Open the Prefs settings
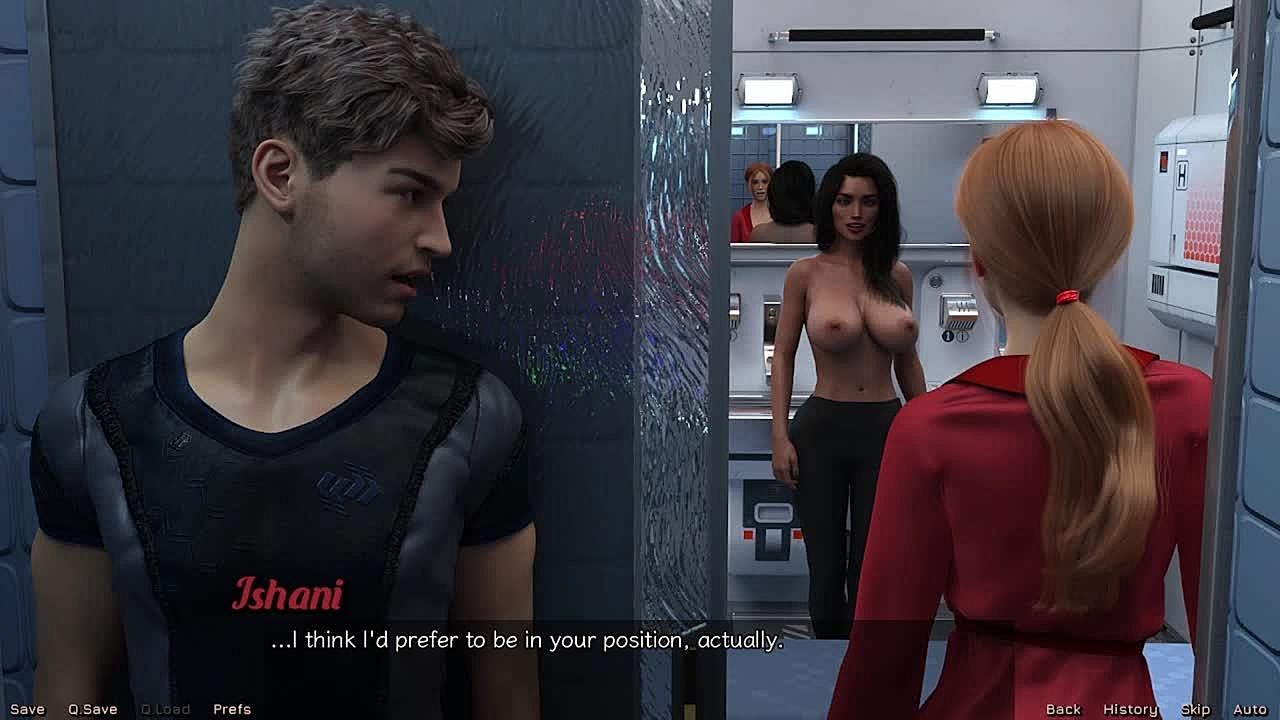This screenshot has width=1280, height=720. [232, 709]
